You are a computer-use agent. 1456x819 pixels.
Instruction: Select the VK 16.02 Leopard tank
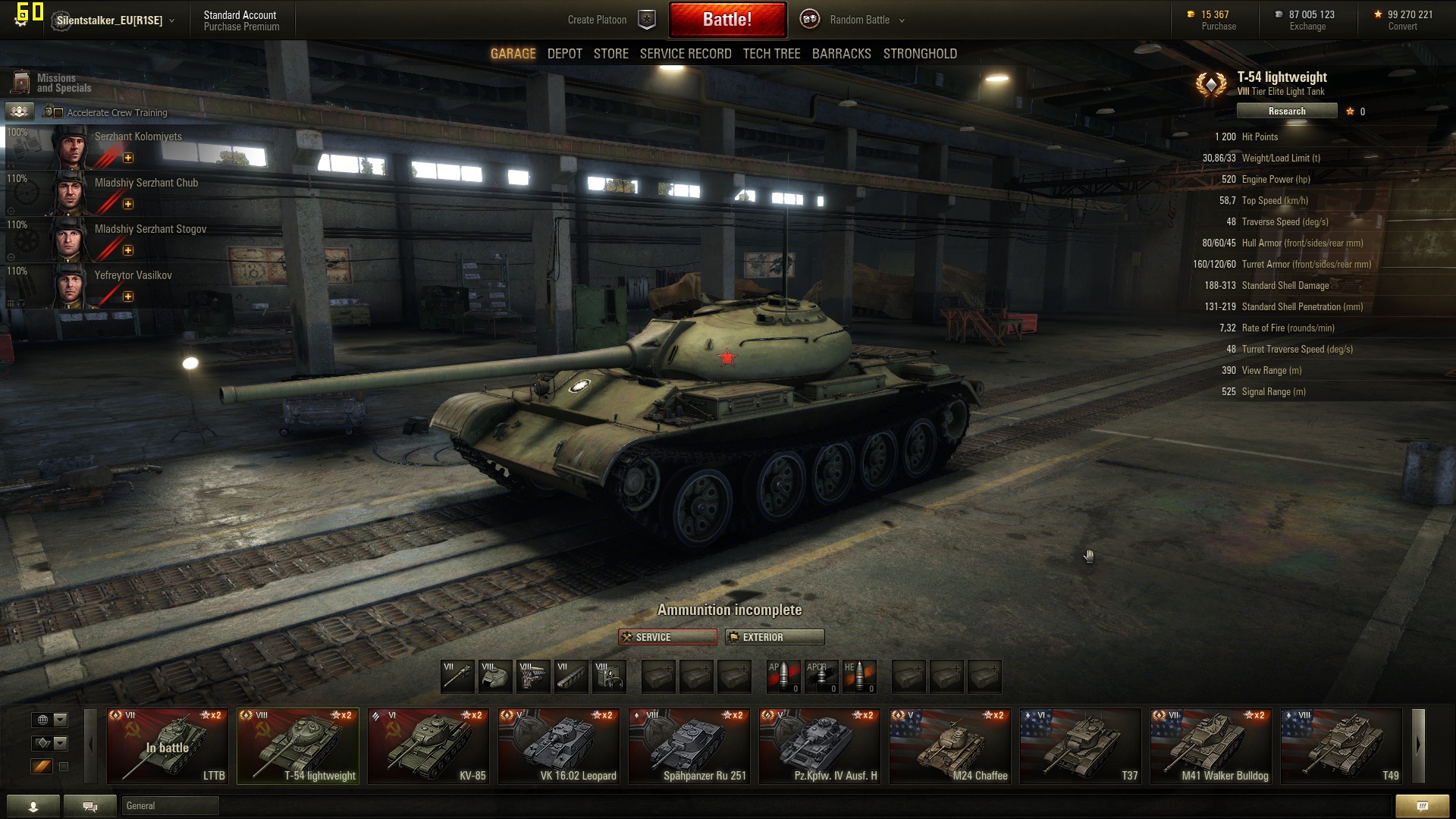[x=559, y=746]
